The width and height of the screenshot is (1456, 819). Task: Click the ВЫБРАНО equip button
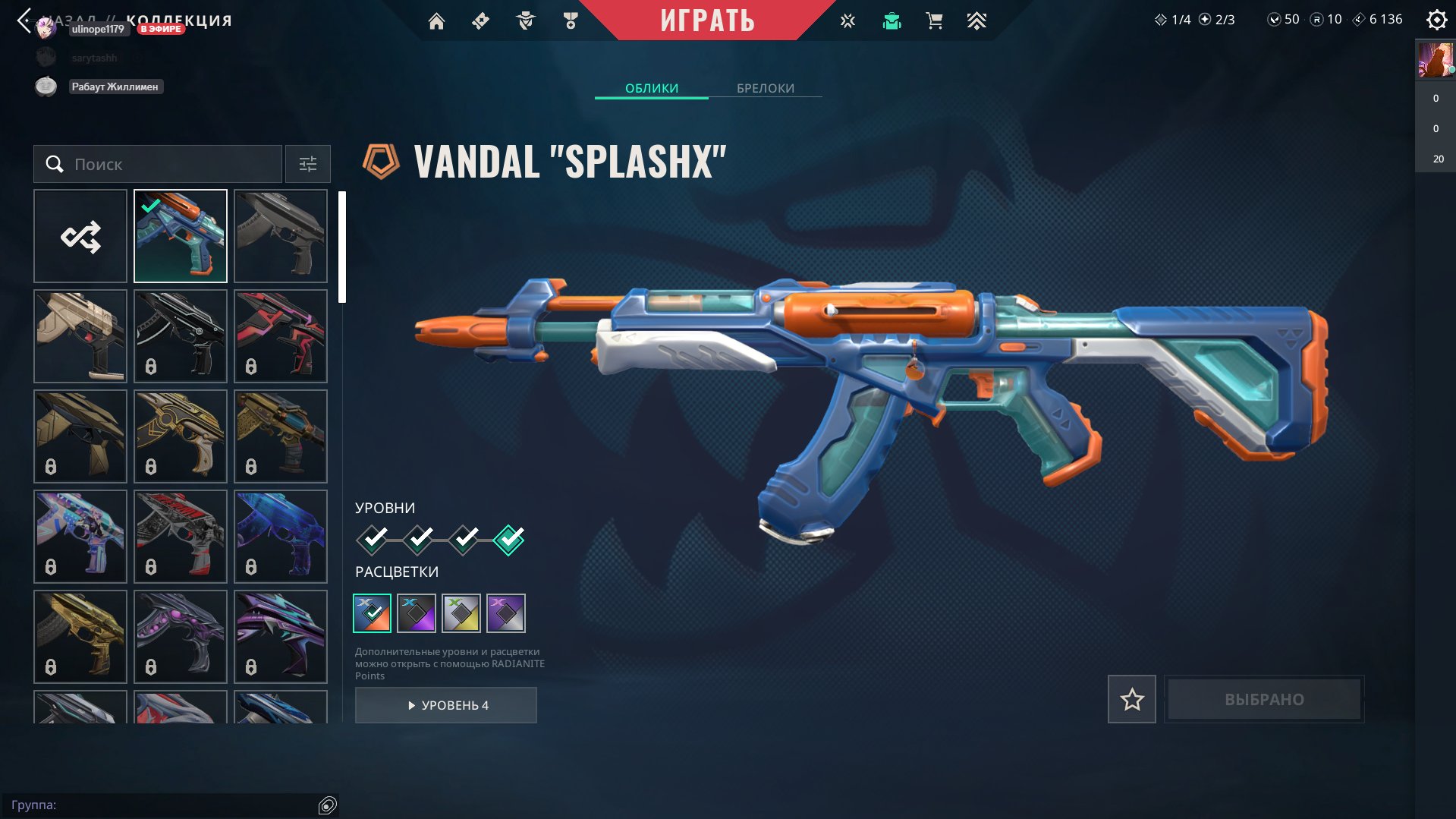pos(1263,699)
